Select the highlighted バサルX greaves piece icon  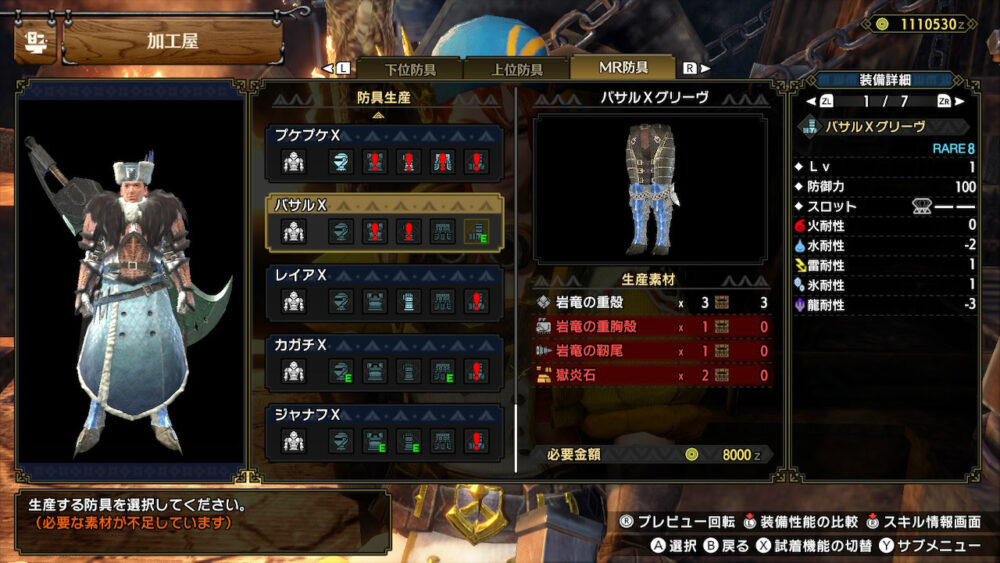(477, 232)
